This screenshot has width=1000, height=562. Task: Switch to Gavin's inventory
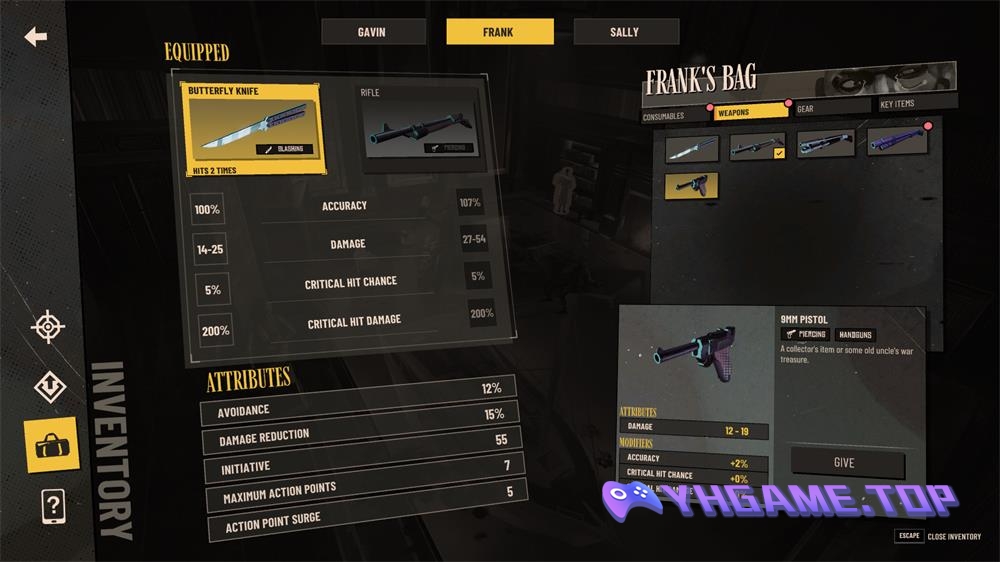pos(371,32)
